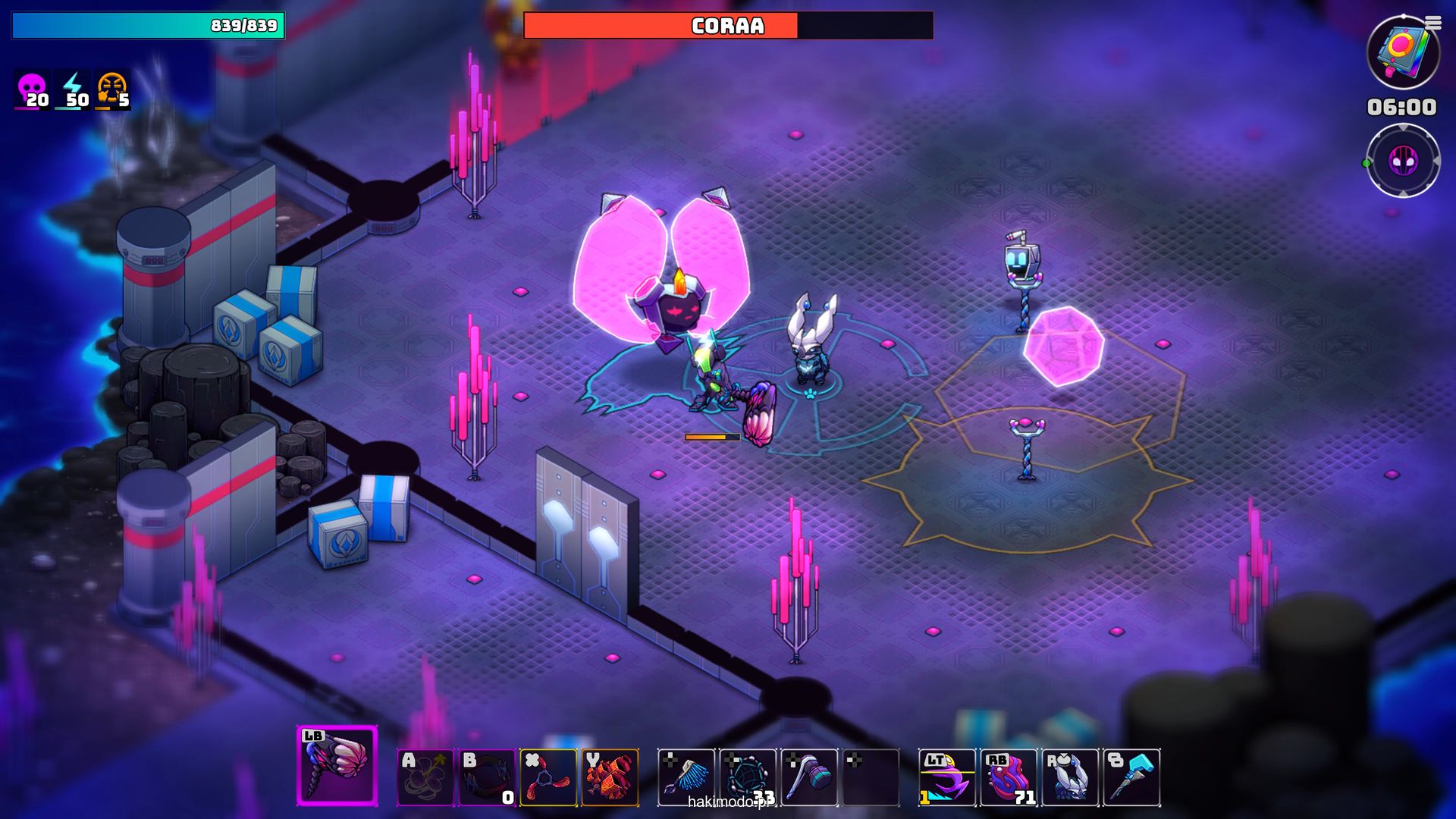This screenshot has height=819, width=1456.
Task: Click the orange mask status icon
Action: click(x=112, y=89)
